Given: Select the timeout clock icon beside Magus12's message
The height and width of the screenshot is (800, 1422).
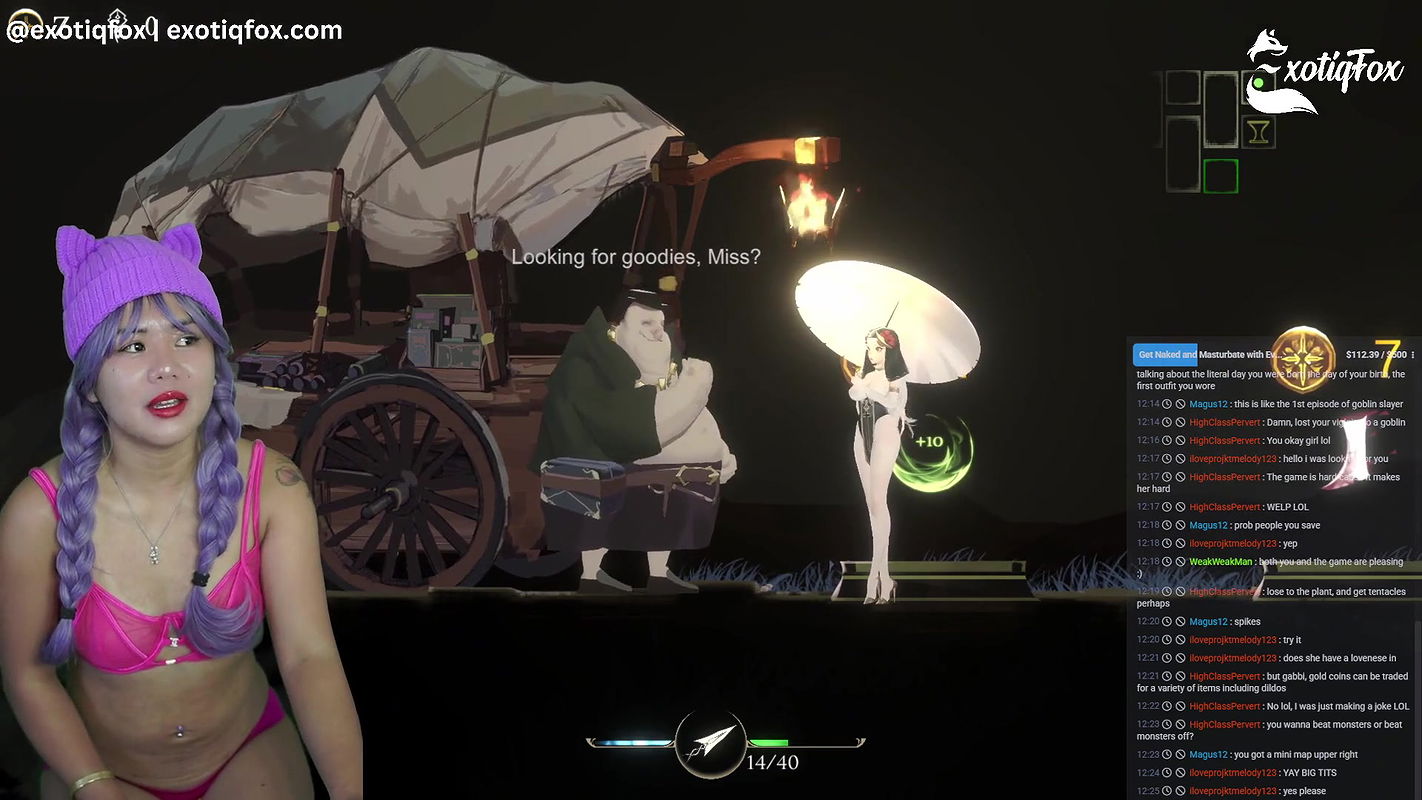Looking at the screenshot, I should coord(1168,404).
